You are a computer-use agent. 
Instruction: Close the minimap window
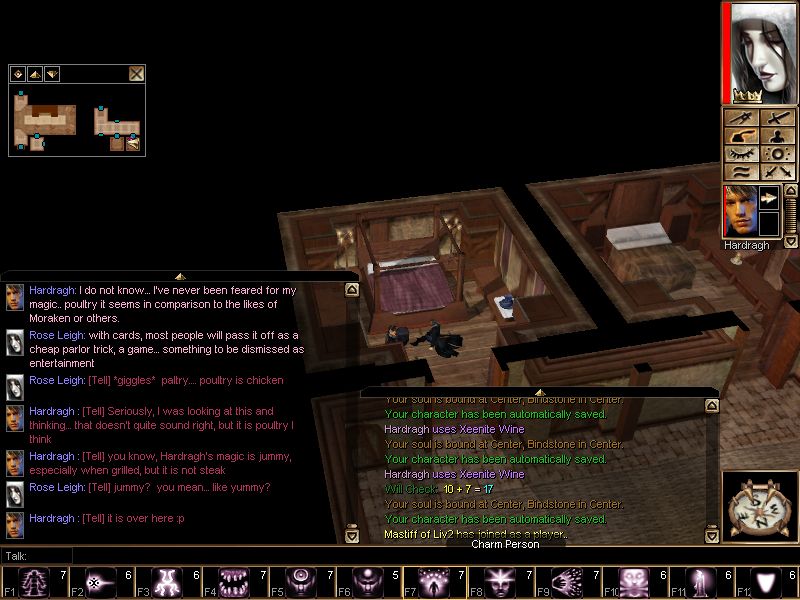[x=137, y=73]
